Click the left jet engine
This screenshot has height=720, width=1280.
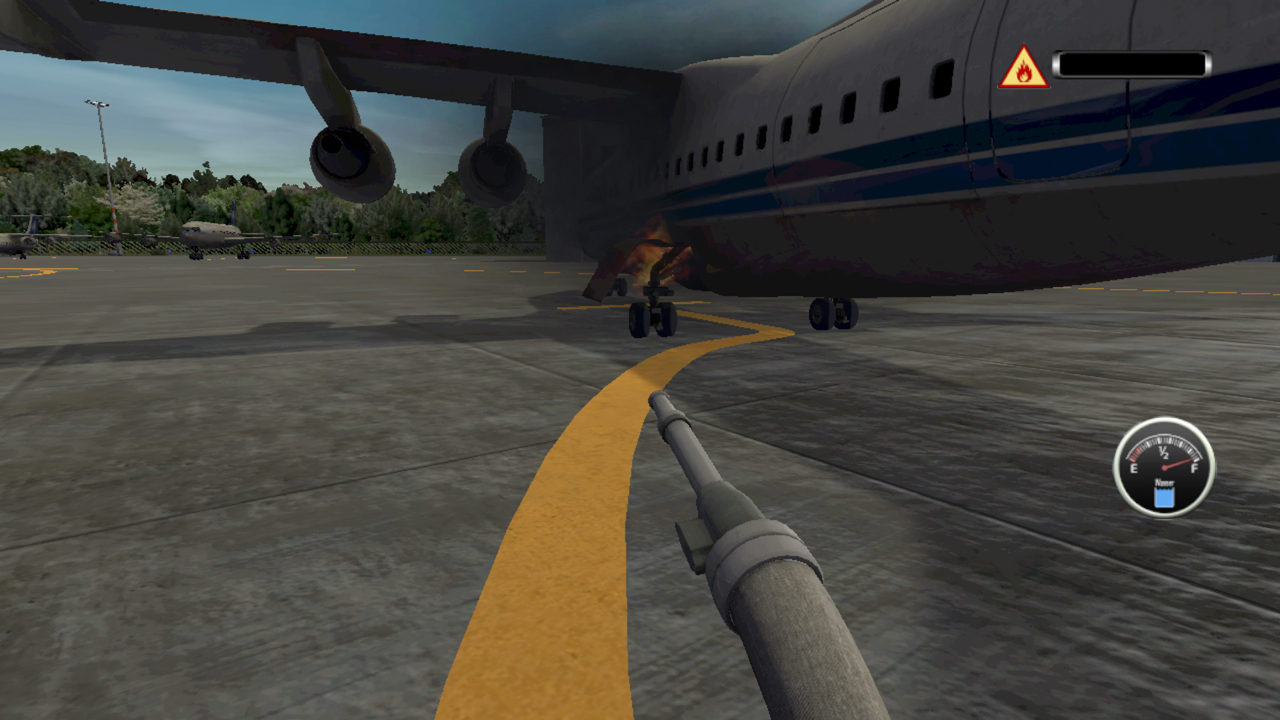coord(348,155)
